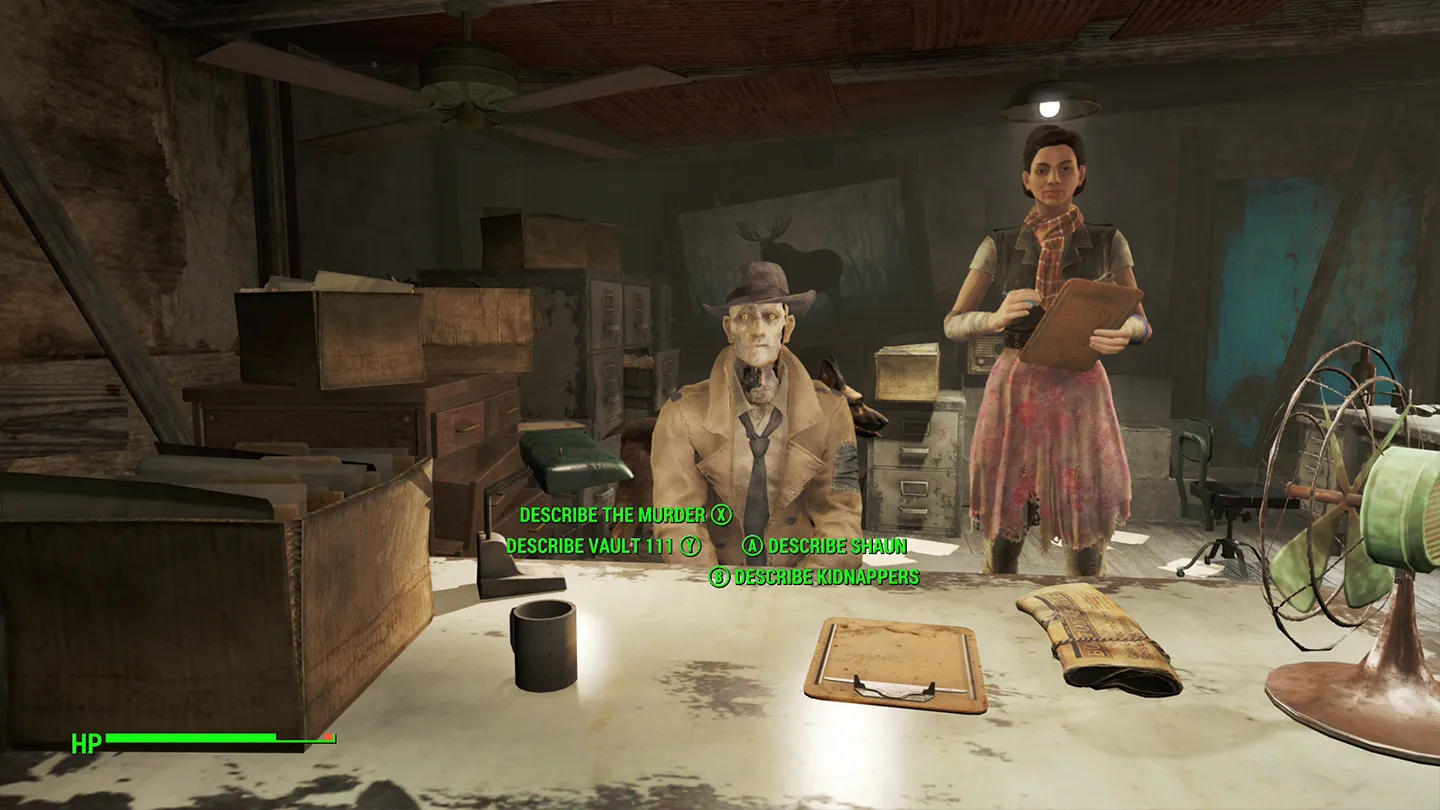Choose the Describe the Murder reply
The width and height of the screenshot is (1440, 810).
pos(613,515)
